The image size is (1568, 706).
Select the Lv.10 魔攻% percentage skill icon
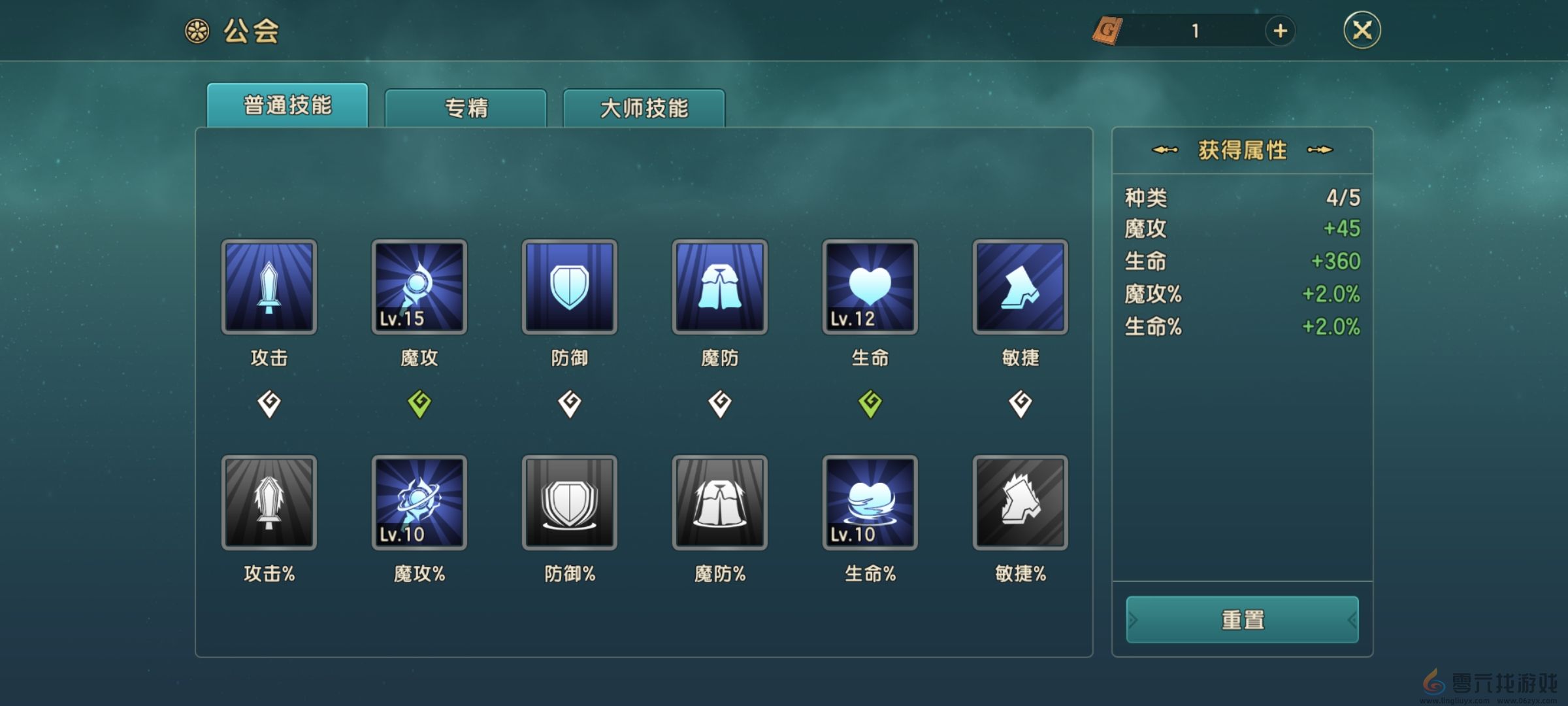tap(419, 502)
